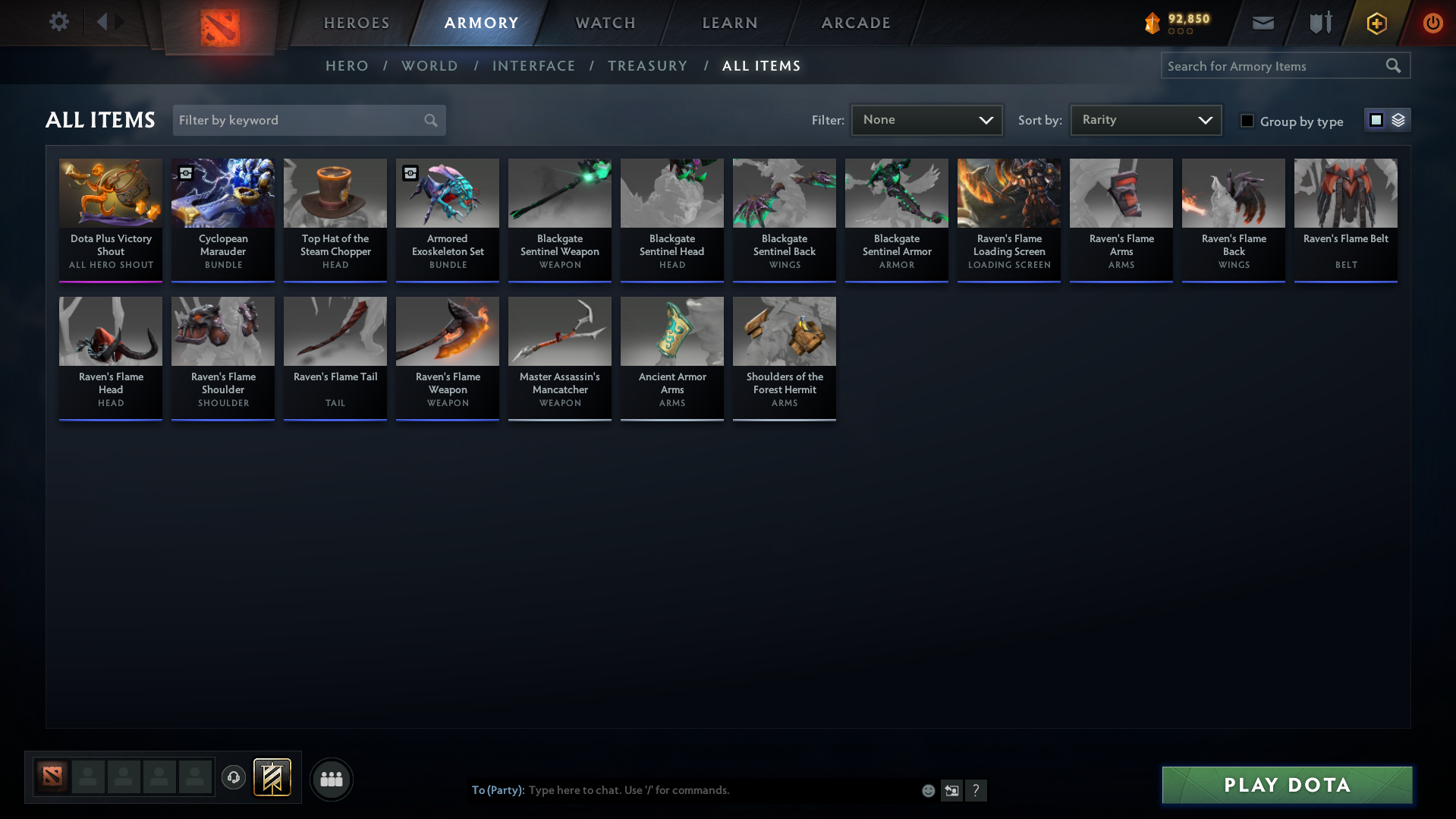Open friends list with three-person icon
This screenshot has height=819, width=1456.
331,779
